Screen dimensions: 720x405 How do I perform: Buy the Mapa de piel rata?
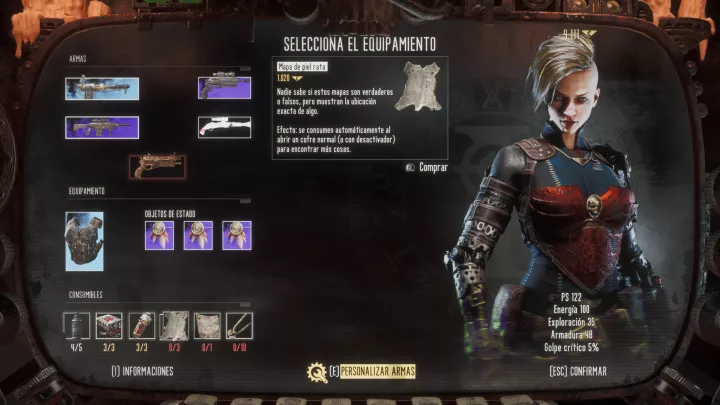428,167
